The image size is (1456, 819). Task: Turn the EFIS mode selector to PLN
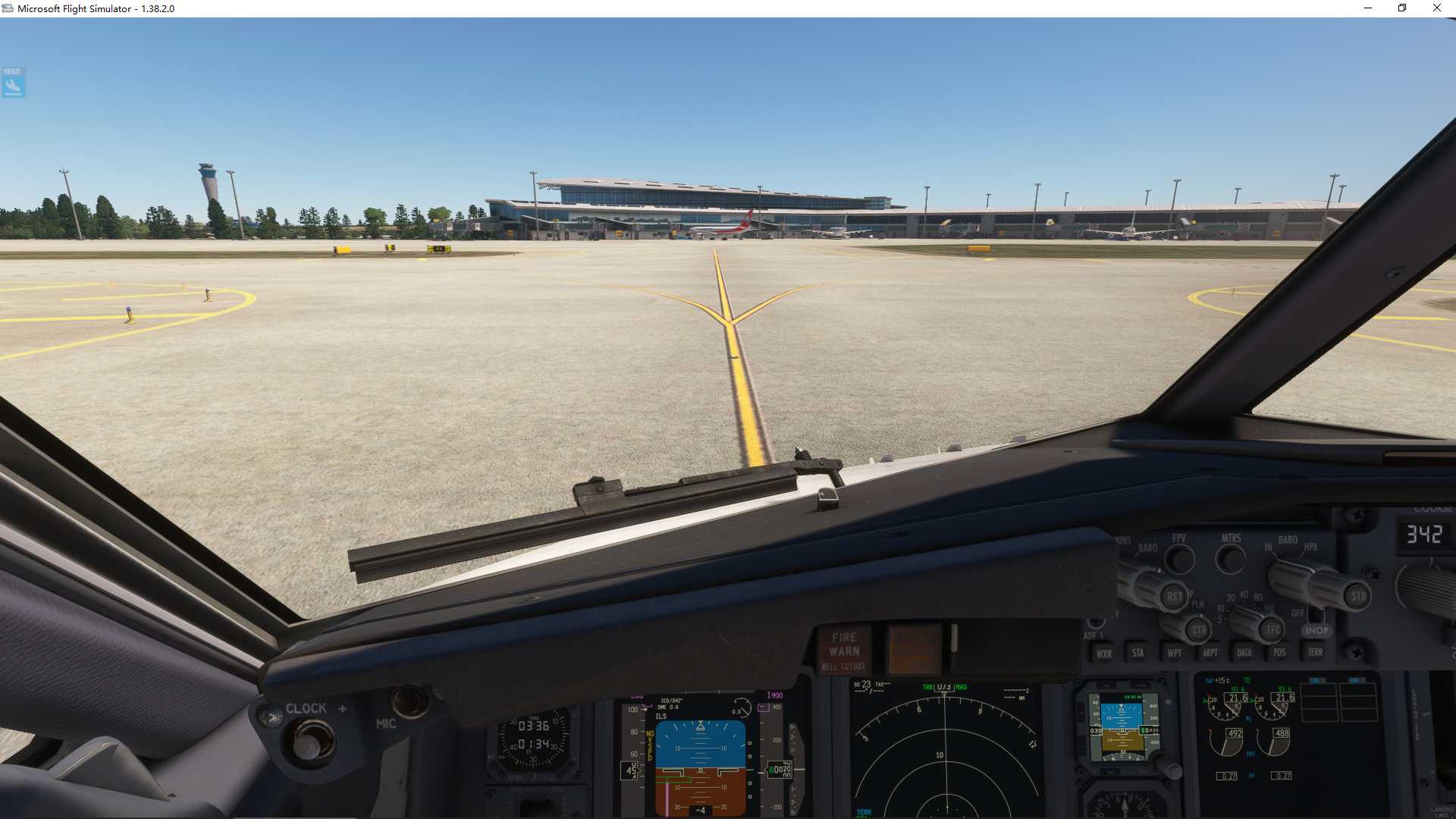tap(1197, 605)
